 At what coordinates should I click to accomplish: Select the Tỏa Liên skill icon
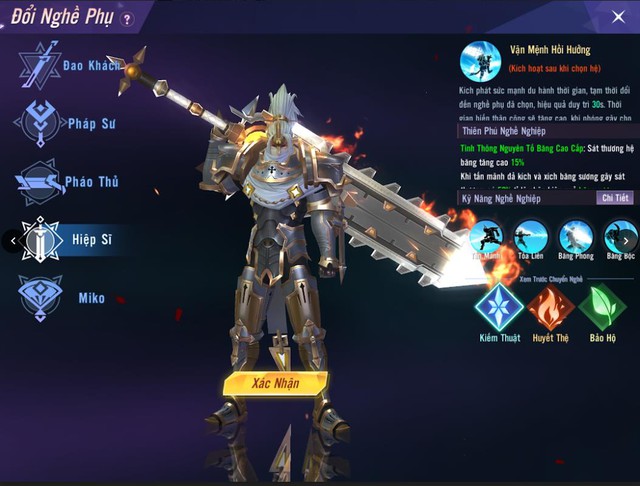[530, 238]
